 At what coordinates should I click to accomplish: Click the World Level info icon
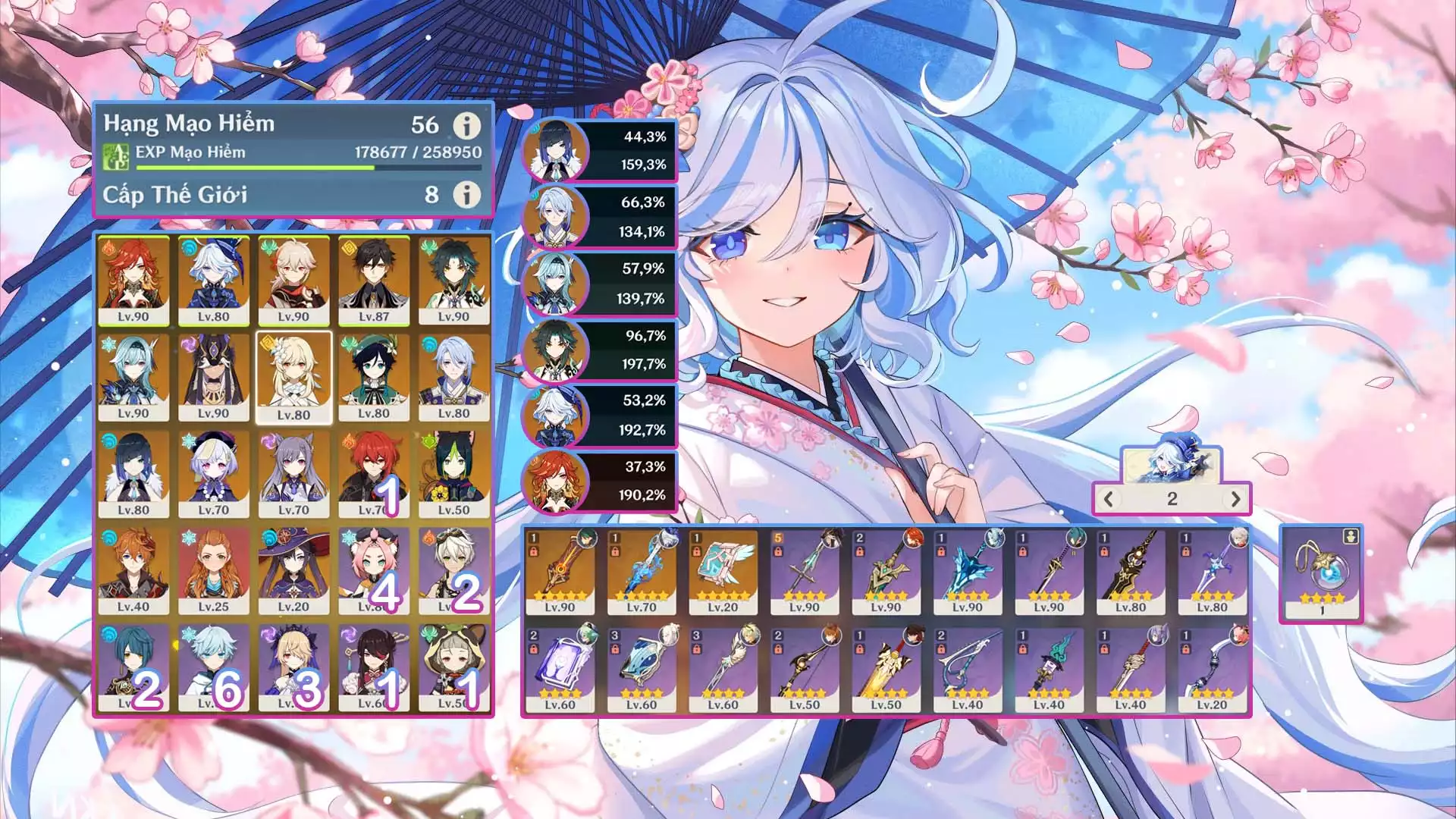466,195
